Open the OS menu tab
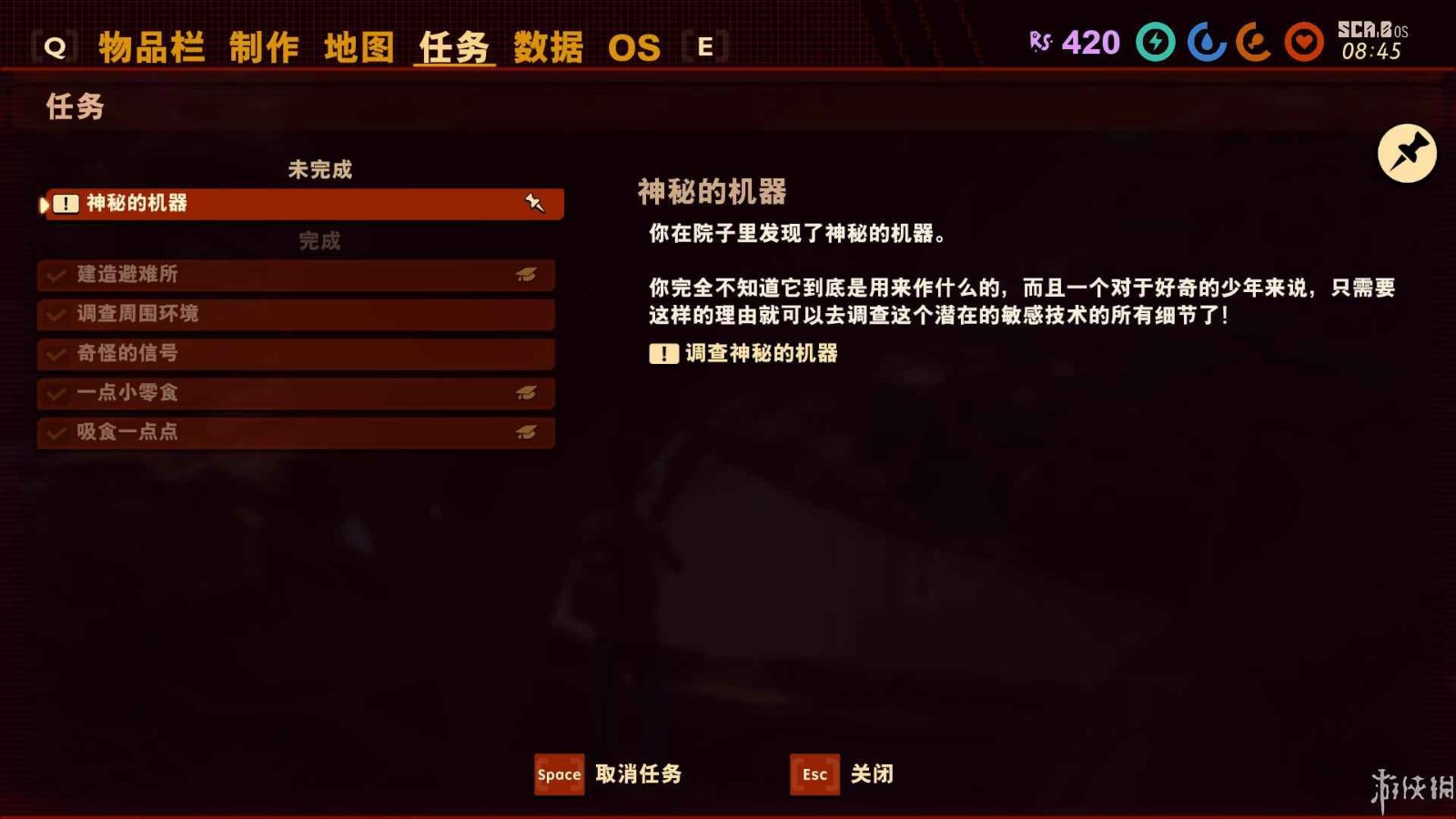This screenshot has height=819, width=1456. [636, 47]
